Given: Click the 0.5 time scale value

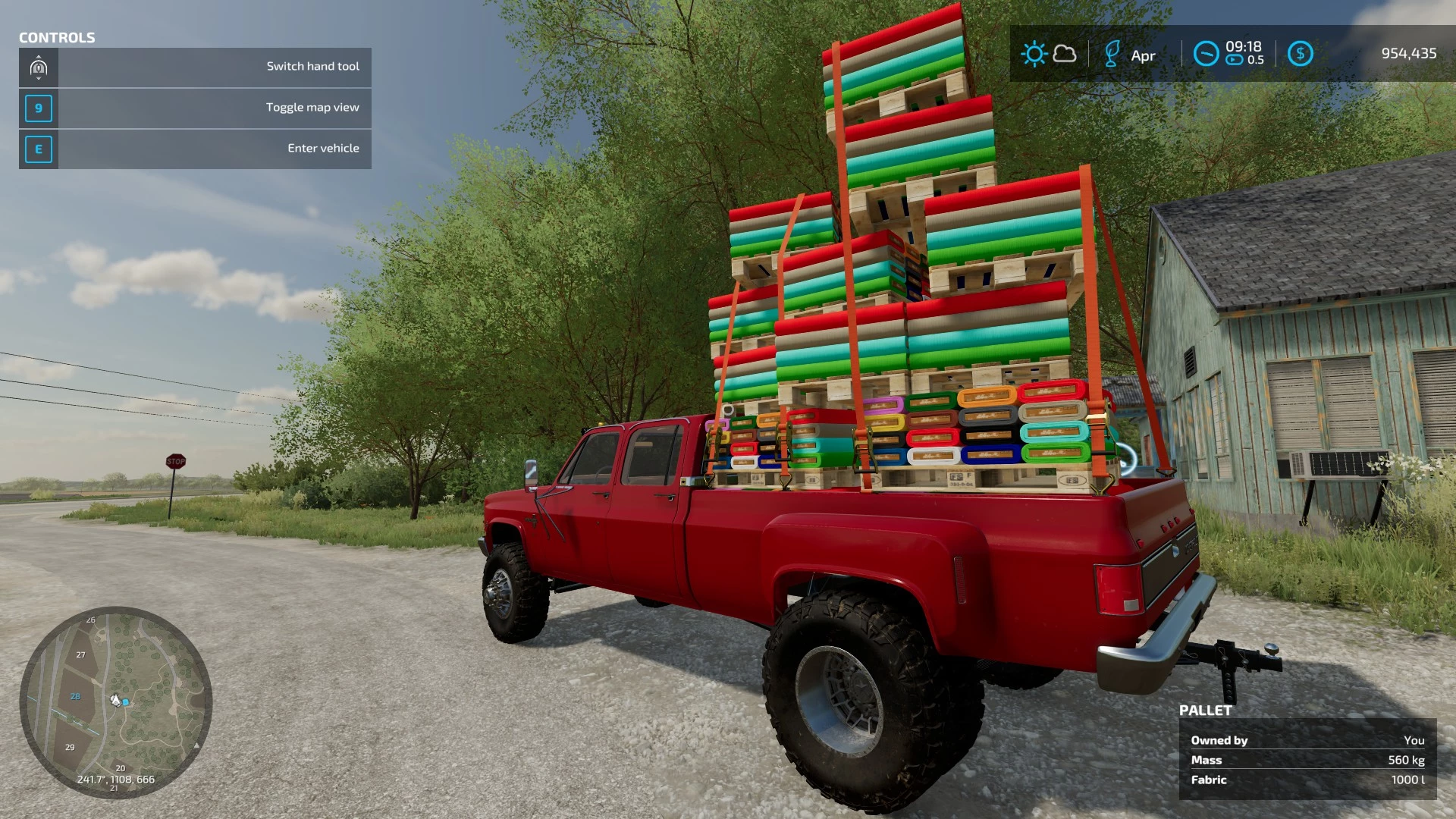Looking at the screenshot, I should (x=1257, y=60).
